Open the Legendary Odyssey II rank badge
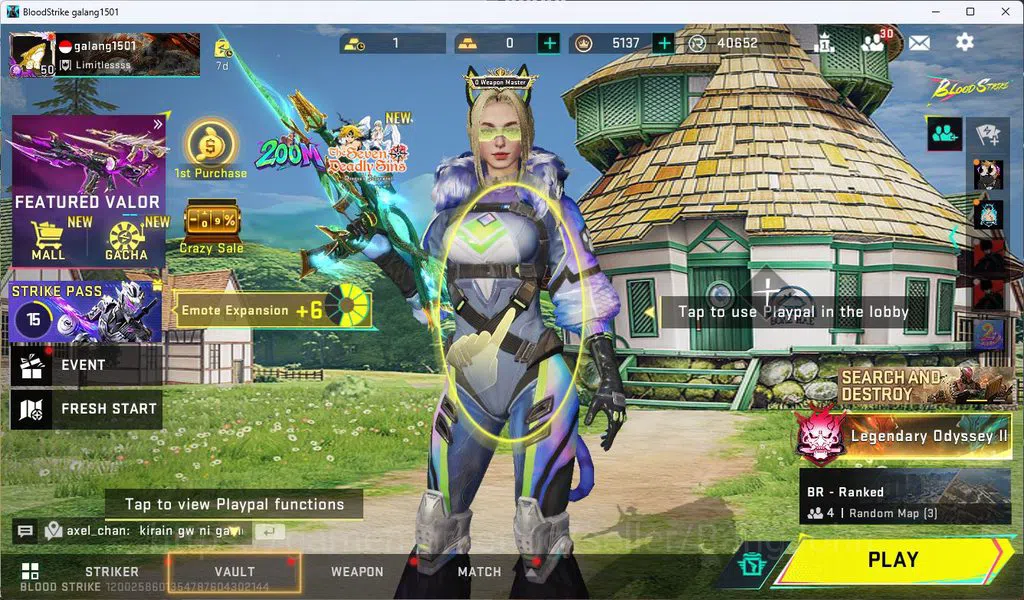Screen dimensions: 1024x600 tap(822, 436)
